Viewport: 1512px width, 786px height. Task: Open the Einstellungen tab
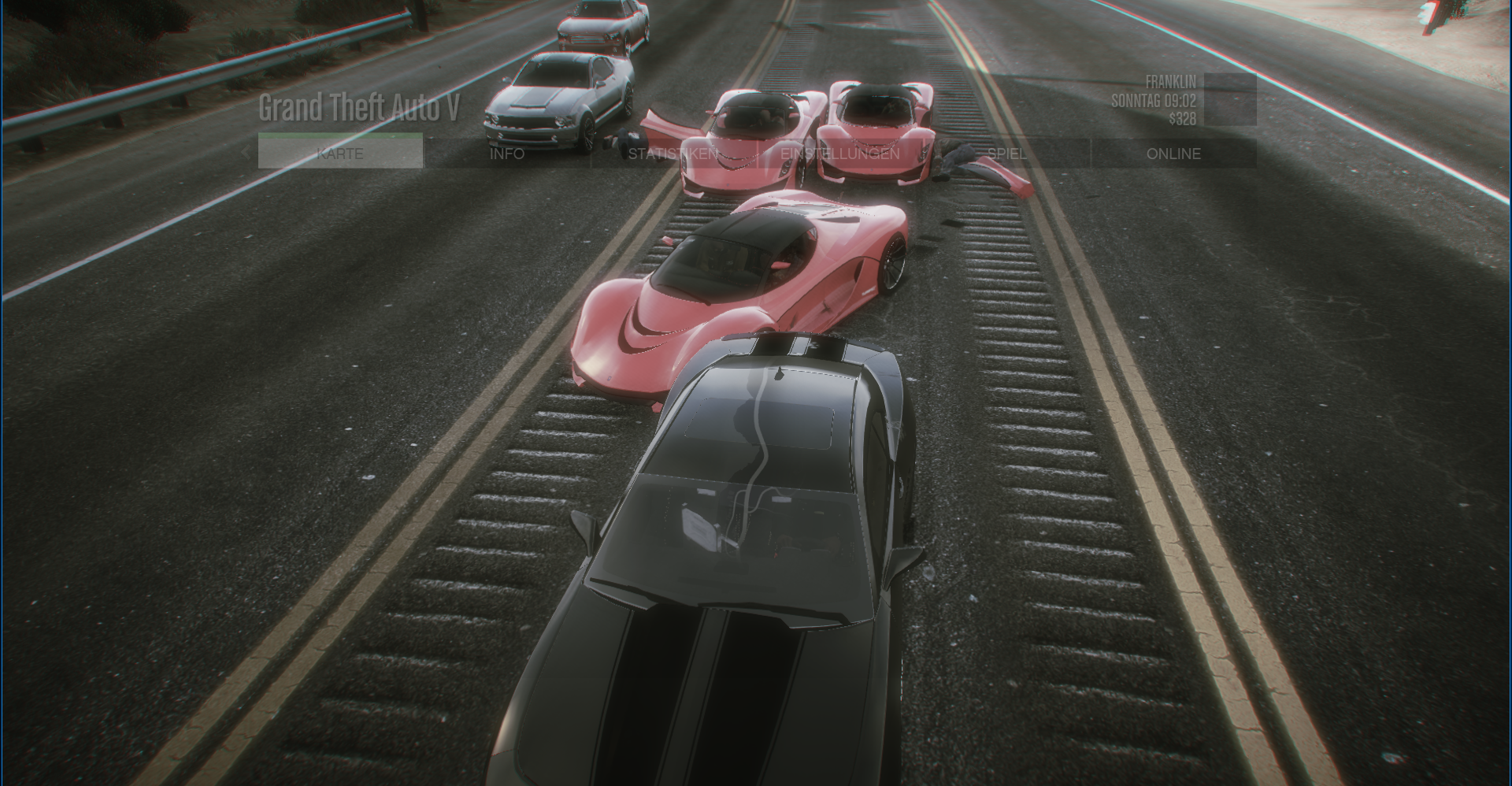[x=840, y=154]
